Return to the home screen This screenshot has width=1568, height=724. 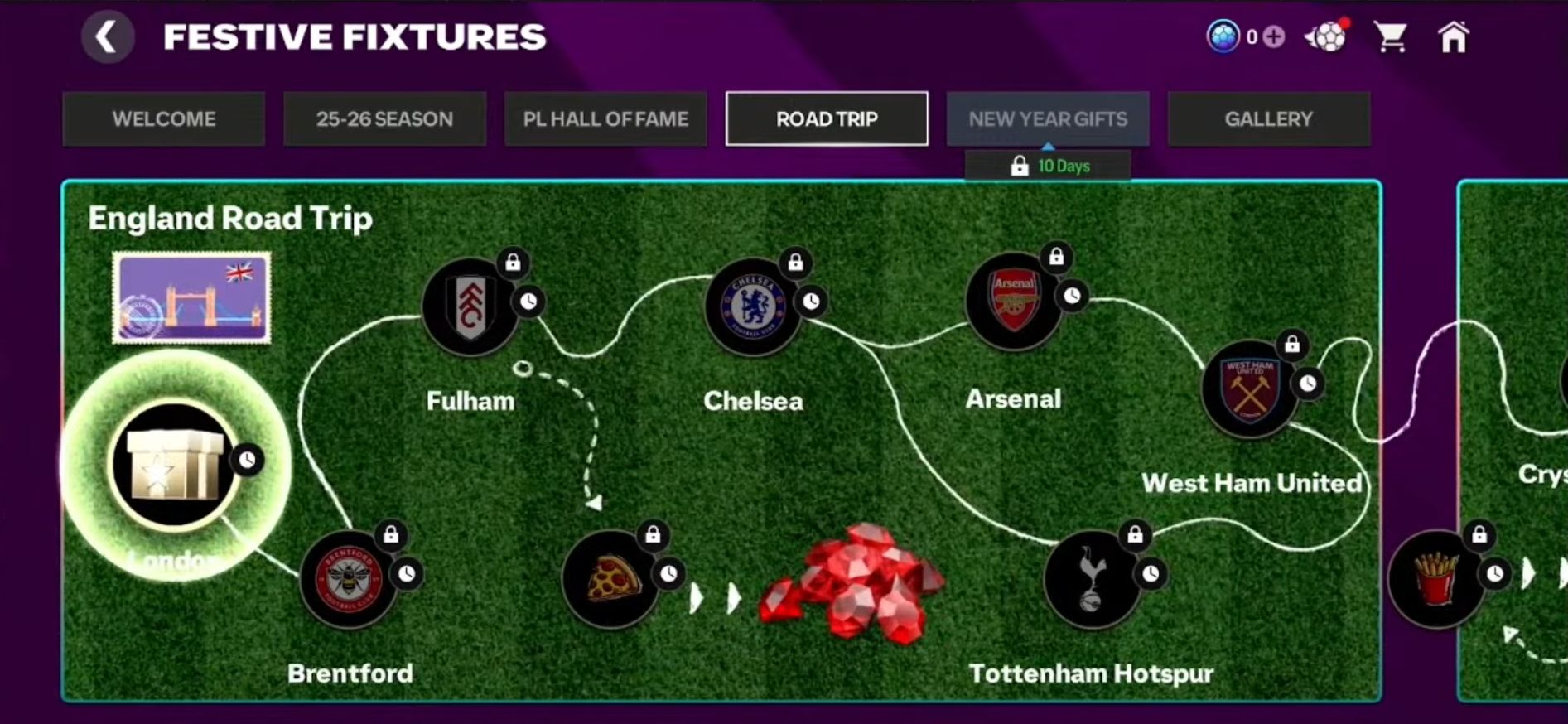click(x=1453, y=37)
